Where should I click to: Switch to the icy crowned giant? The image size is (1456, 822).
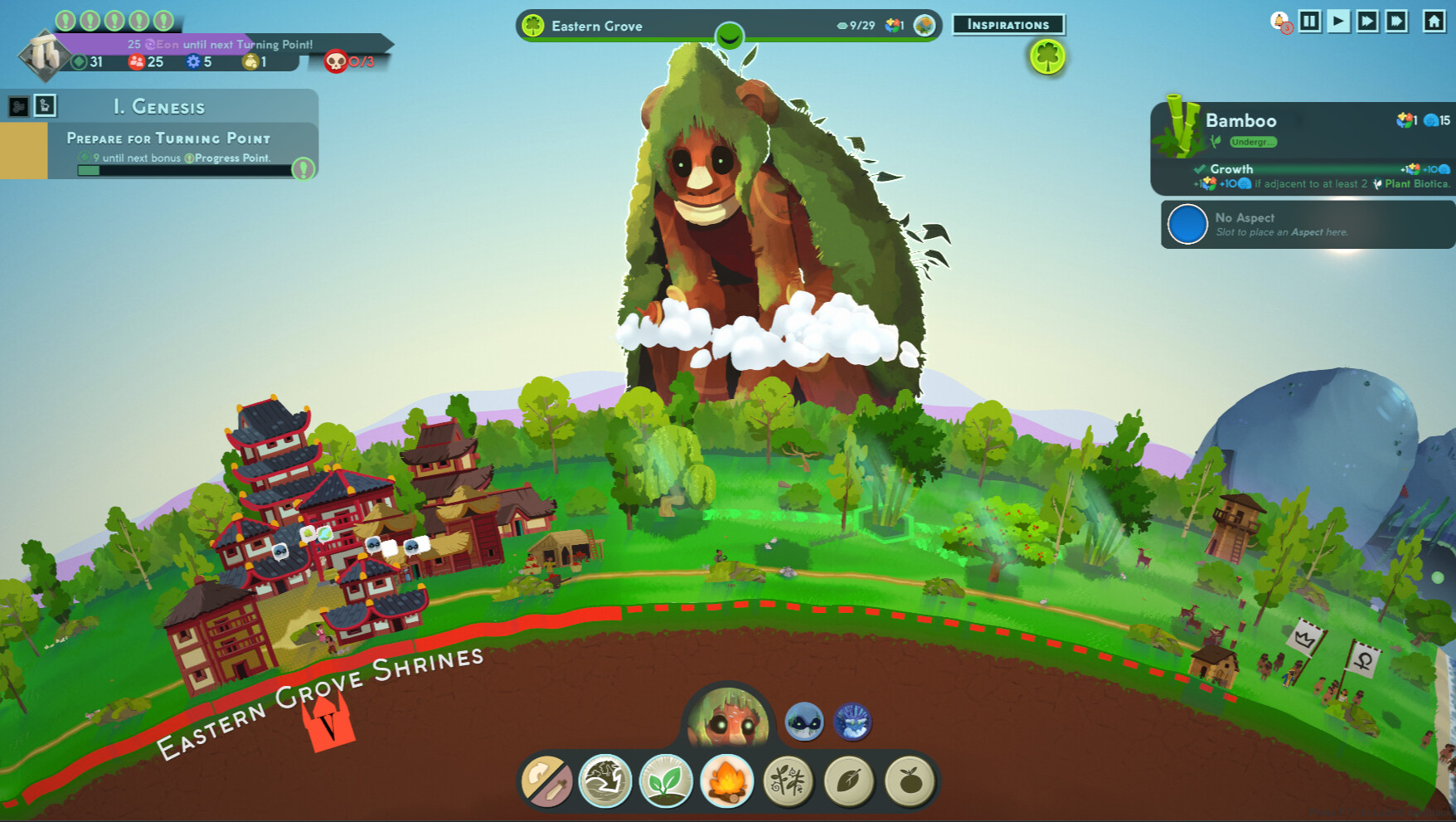tap(852, 722)
